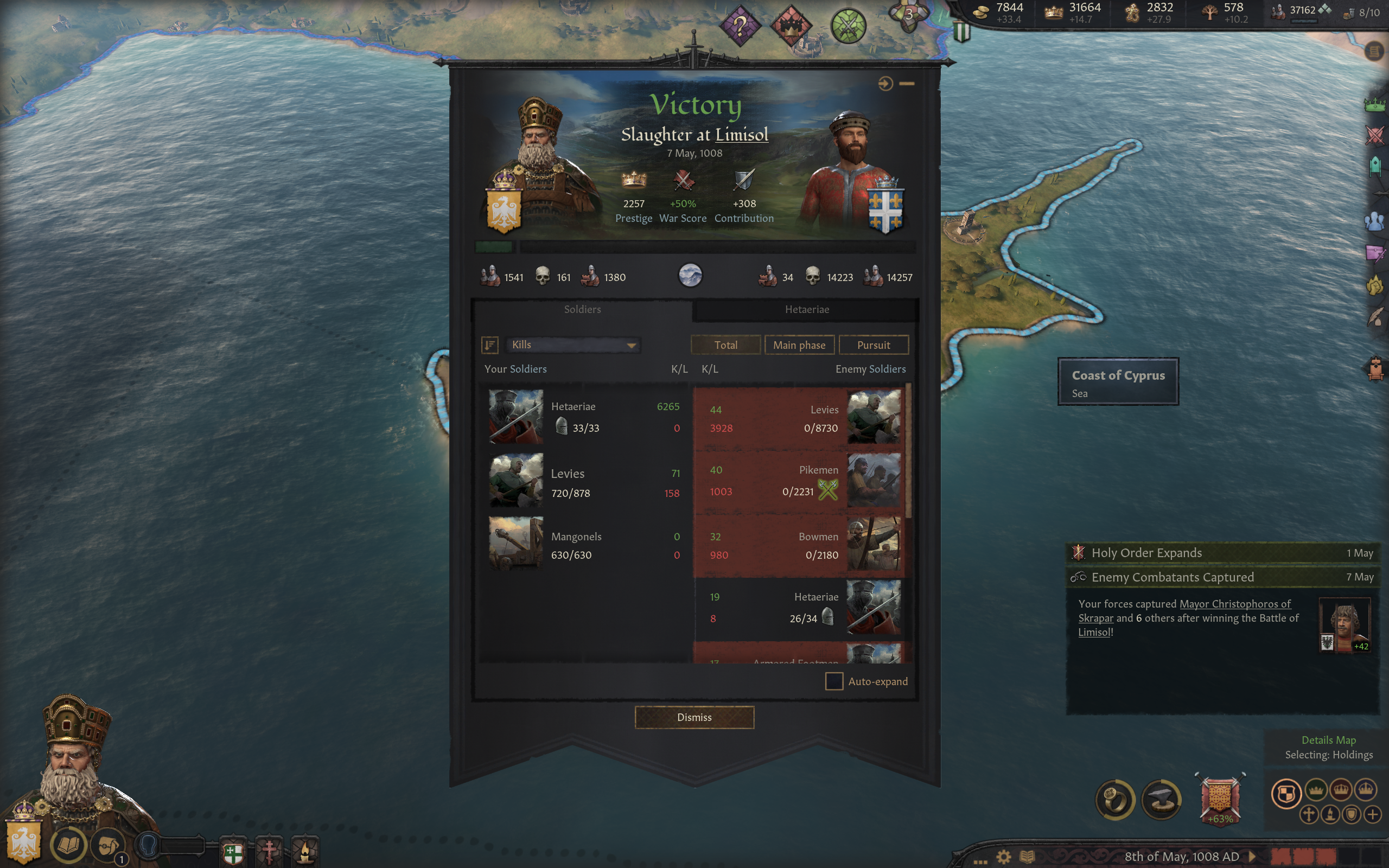Select your Levies soldier row
The width and height of the screenshot is (1389, 868).
584,481
